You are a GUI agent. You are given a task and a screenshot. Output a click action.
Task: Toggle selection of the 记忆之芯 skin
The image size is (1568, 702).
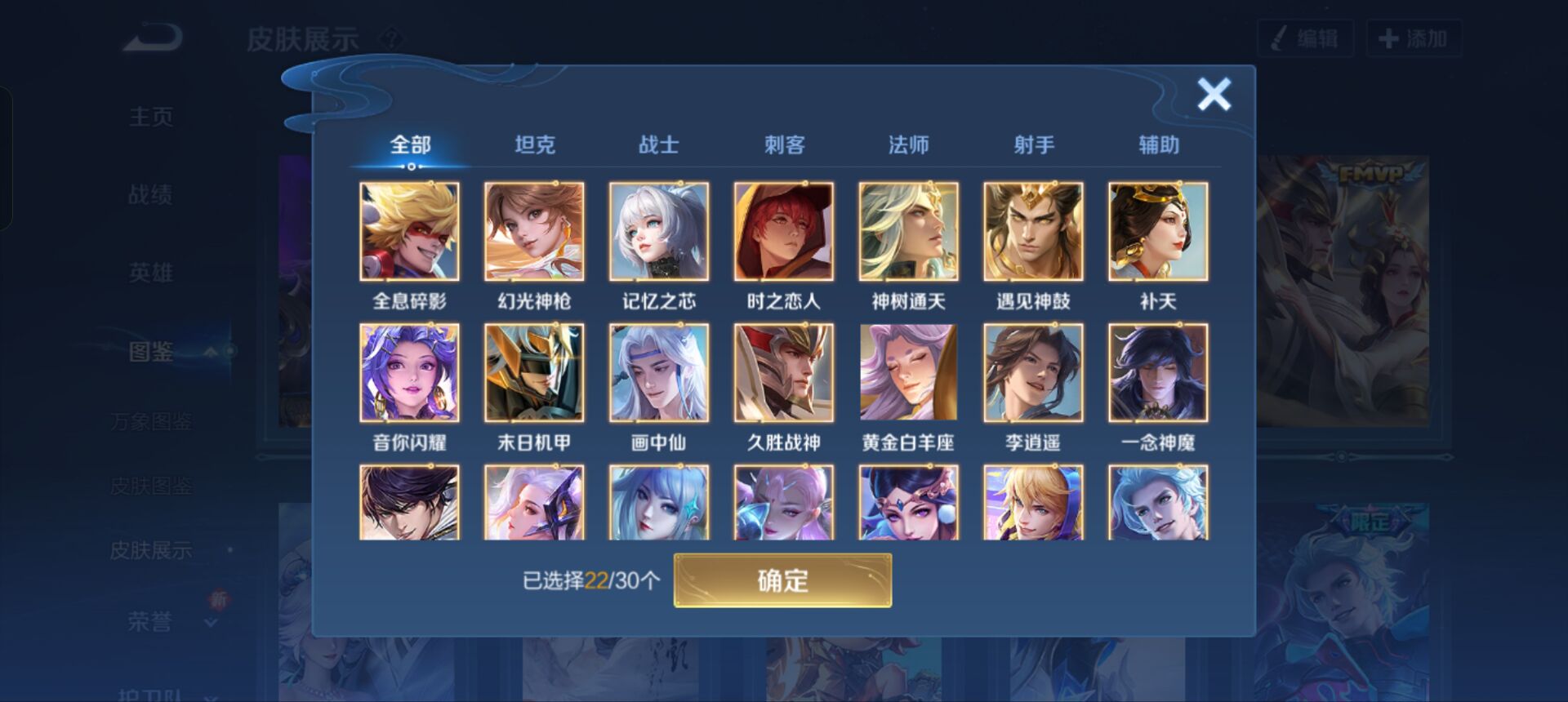pos(659,232)
